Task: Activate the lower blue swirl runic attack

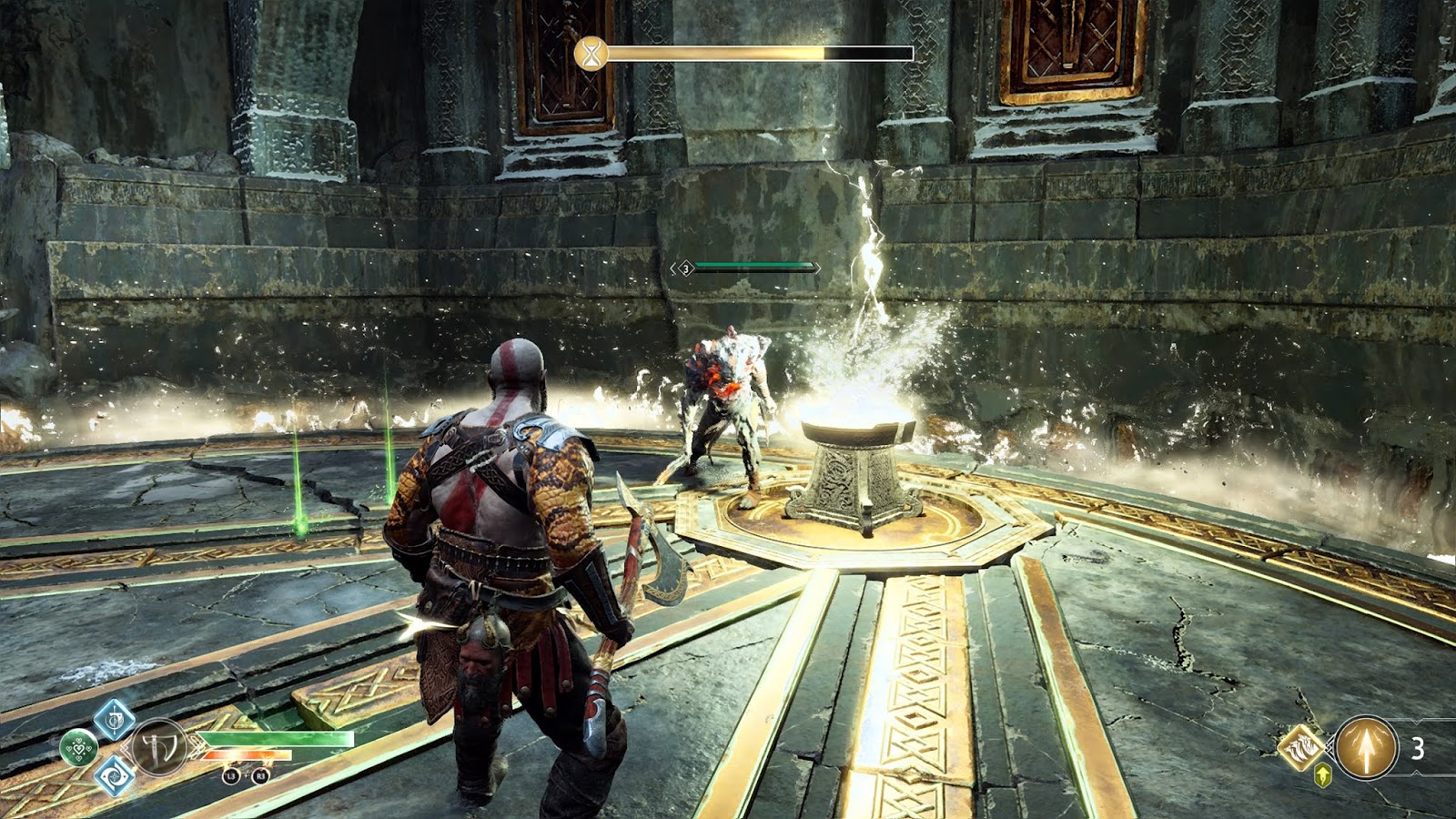Action: (x=115, y=776)
